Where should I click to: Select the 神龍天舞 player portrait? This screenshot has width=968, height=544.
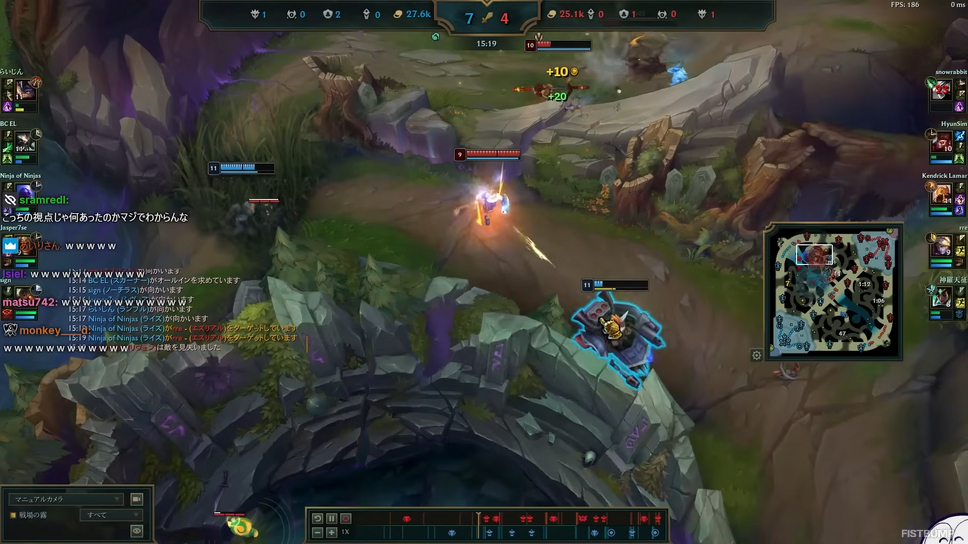coord(942,298)
